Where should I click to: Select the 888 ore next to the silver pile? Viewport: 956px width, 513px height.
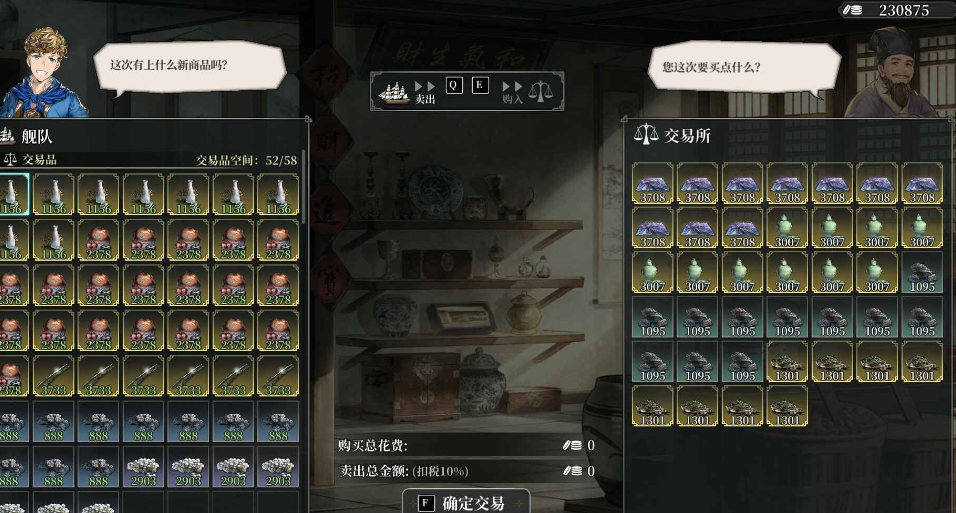[98, 468]
